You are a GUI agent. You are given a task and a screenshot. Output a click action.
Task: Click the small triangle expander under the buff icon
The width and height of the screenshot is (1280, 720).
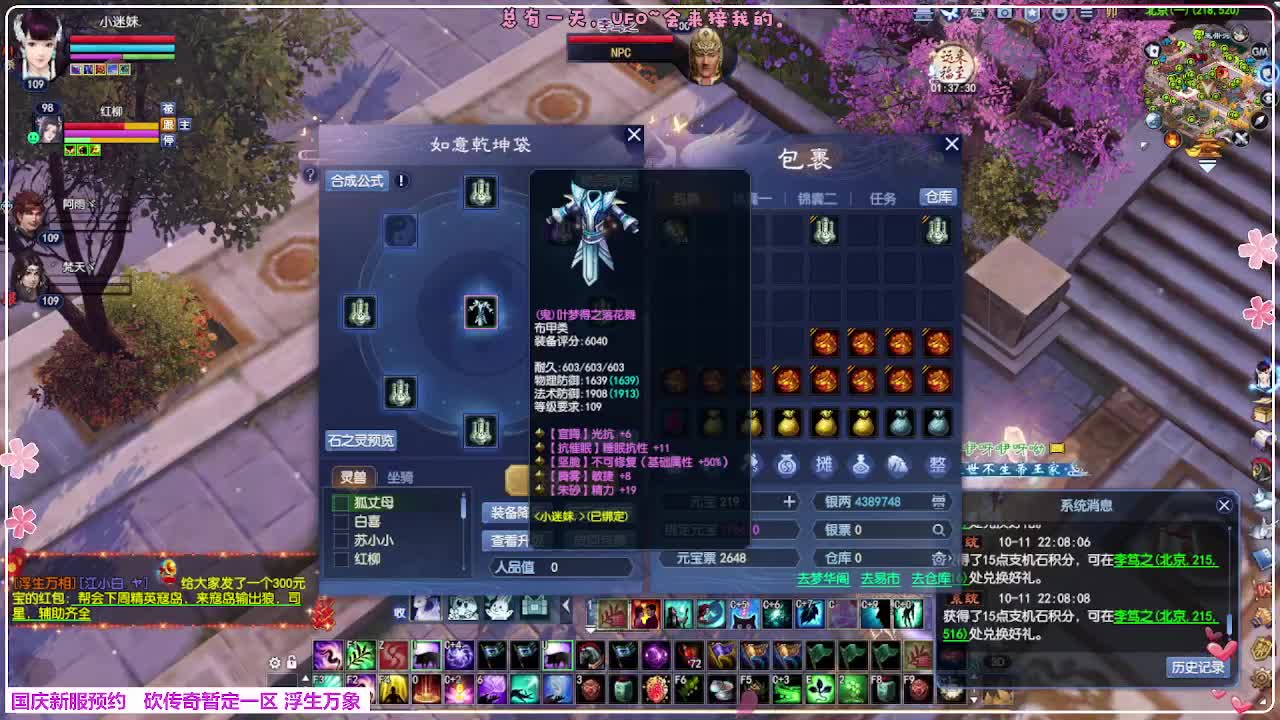click(x=590, y=629)
